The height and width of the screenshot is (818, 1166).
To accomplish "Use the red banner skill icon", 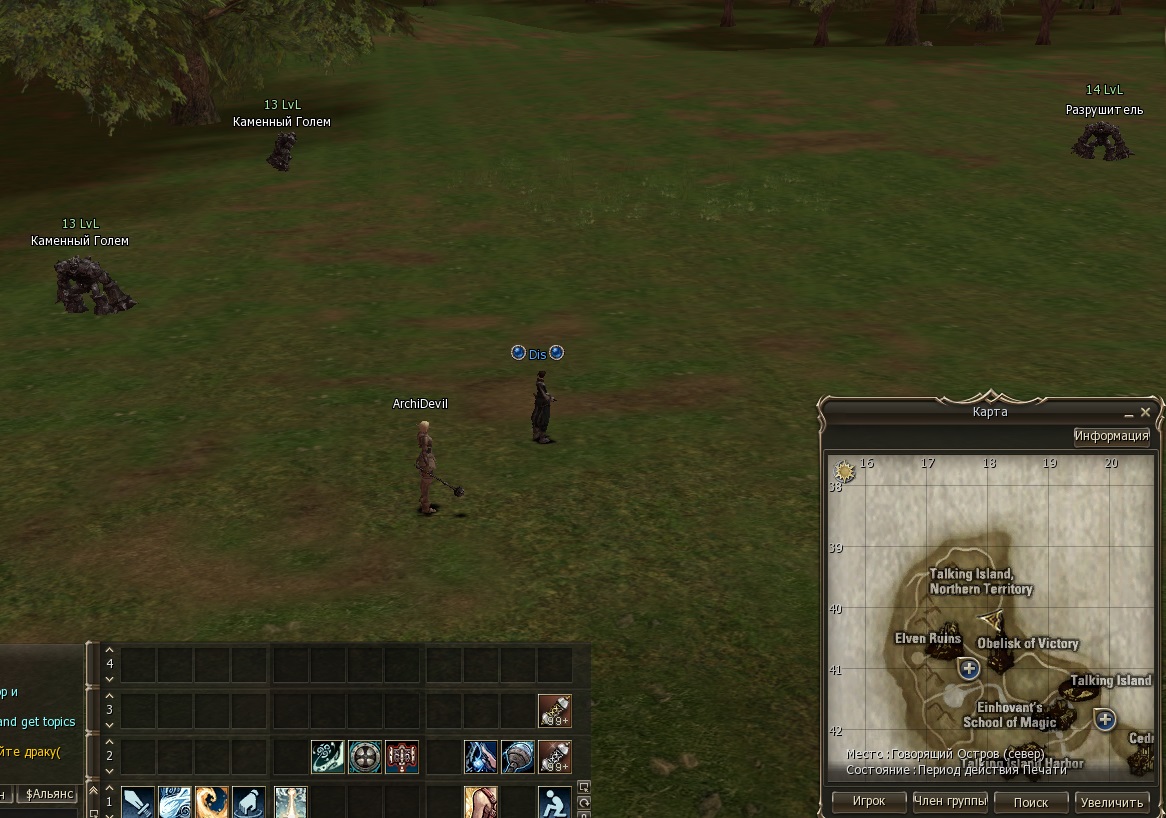I will coord(402,756).
